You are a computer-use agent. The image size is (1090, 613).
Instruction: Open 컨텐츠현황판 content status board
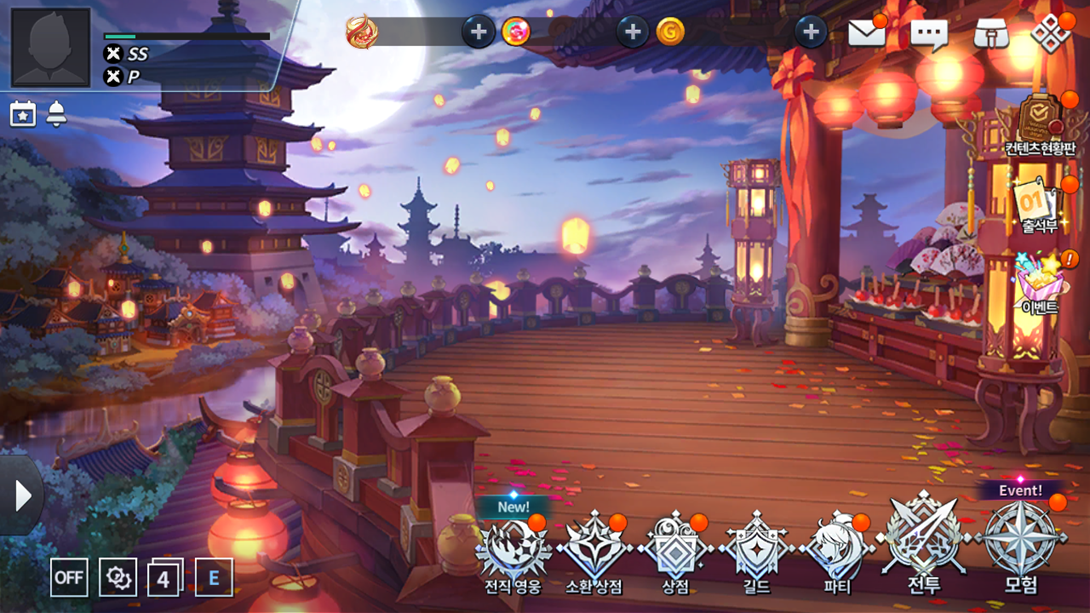click(1040, 126)
